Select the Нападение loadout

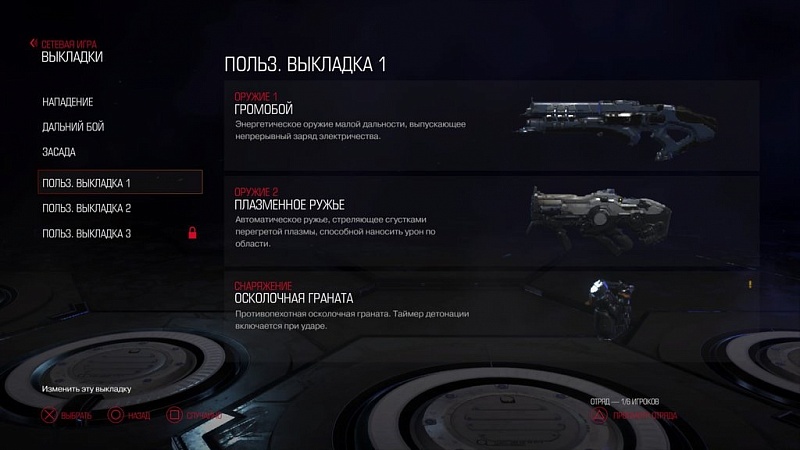(x=68, y=103)
